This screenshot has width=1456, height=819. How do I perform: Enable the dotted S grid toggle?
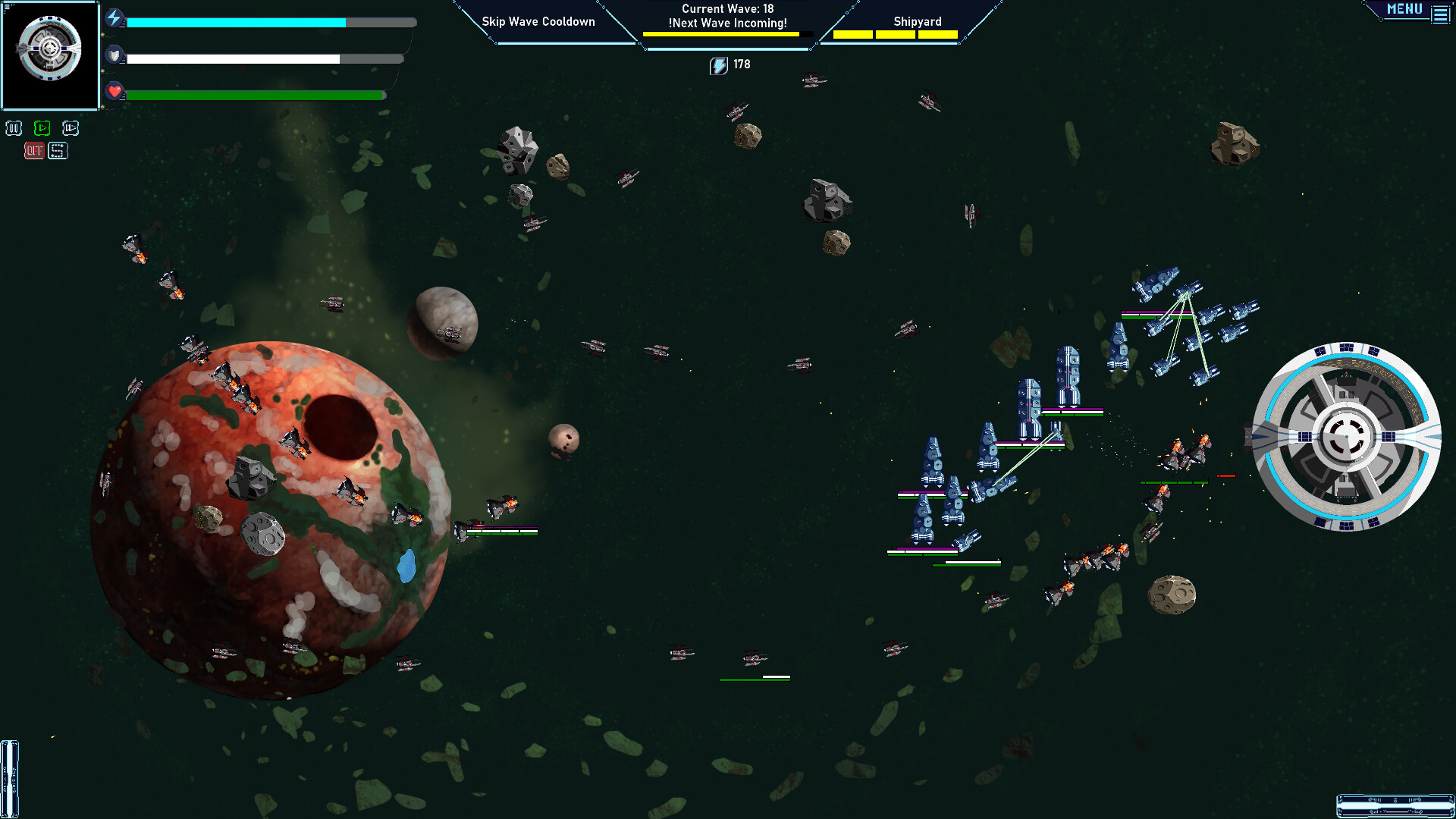(58, 151)
